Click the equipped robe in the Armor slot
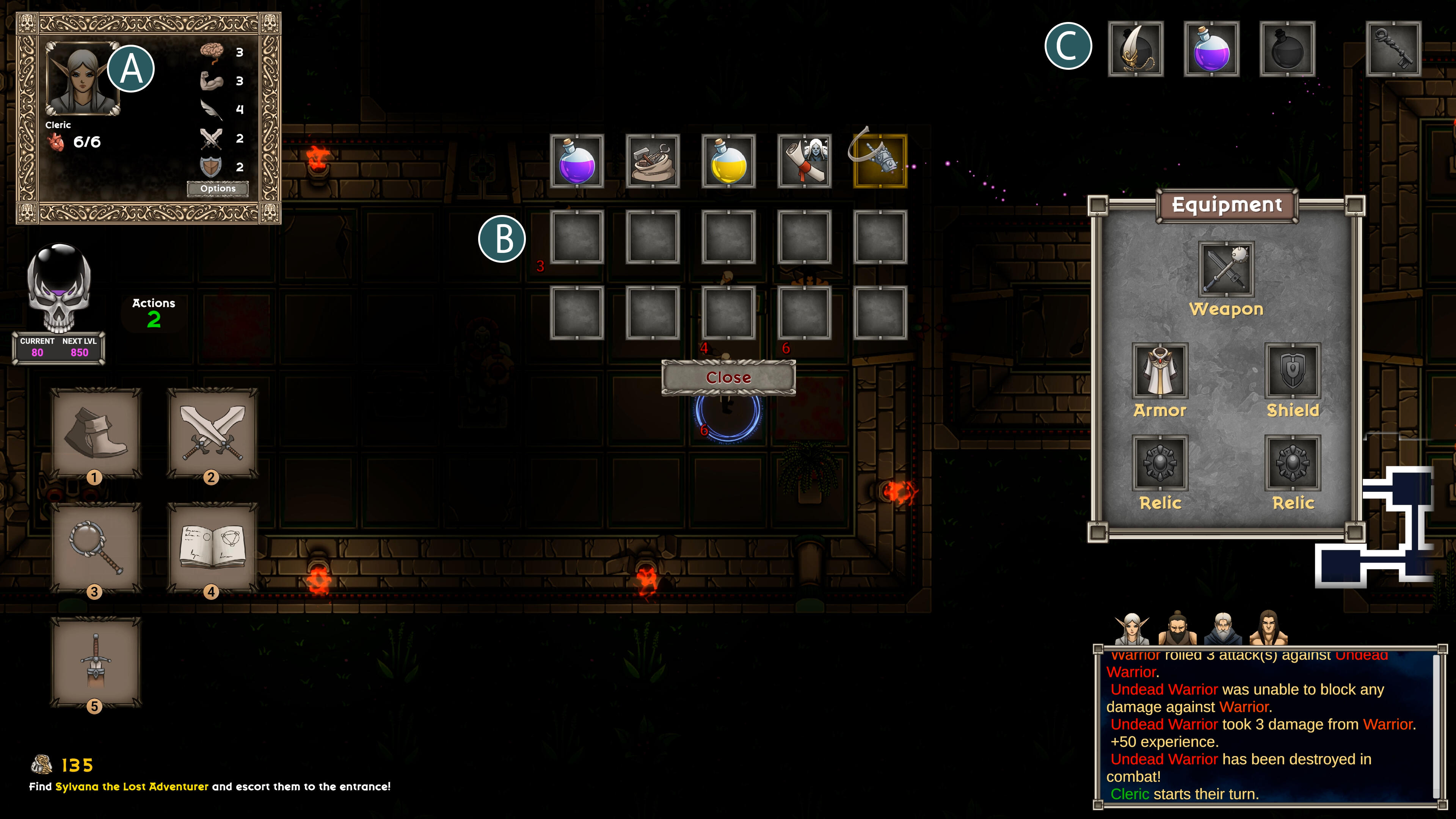Screen dimensions: 1456x819 (1159, 370)
